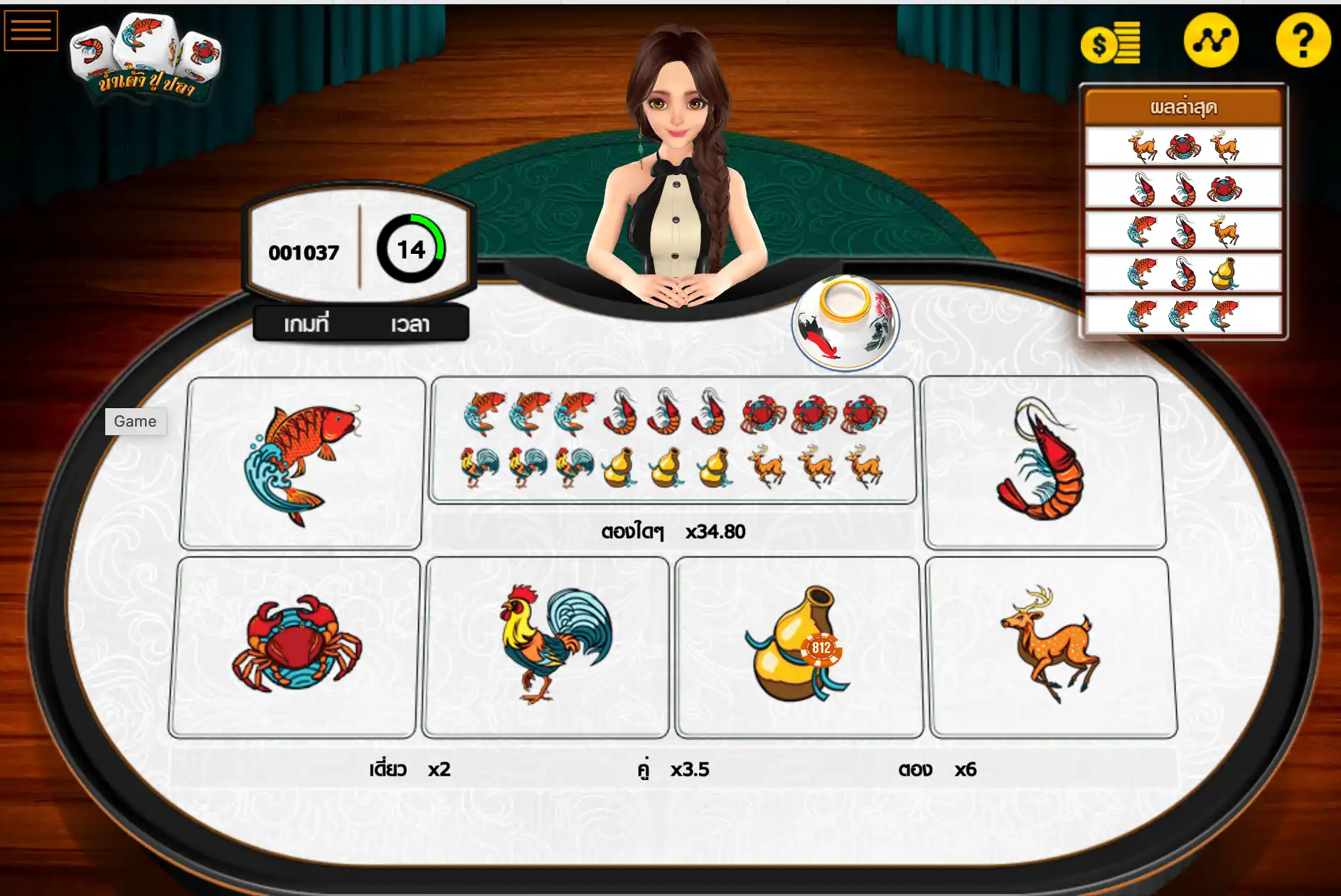Click the 14-second countdown timer
This screenshot has height=896, width=1341.
[x=410, y=250]
